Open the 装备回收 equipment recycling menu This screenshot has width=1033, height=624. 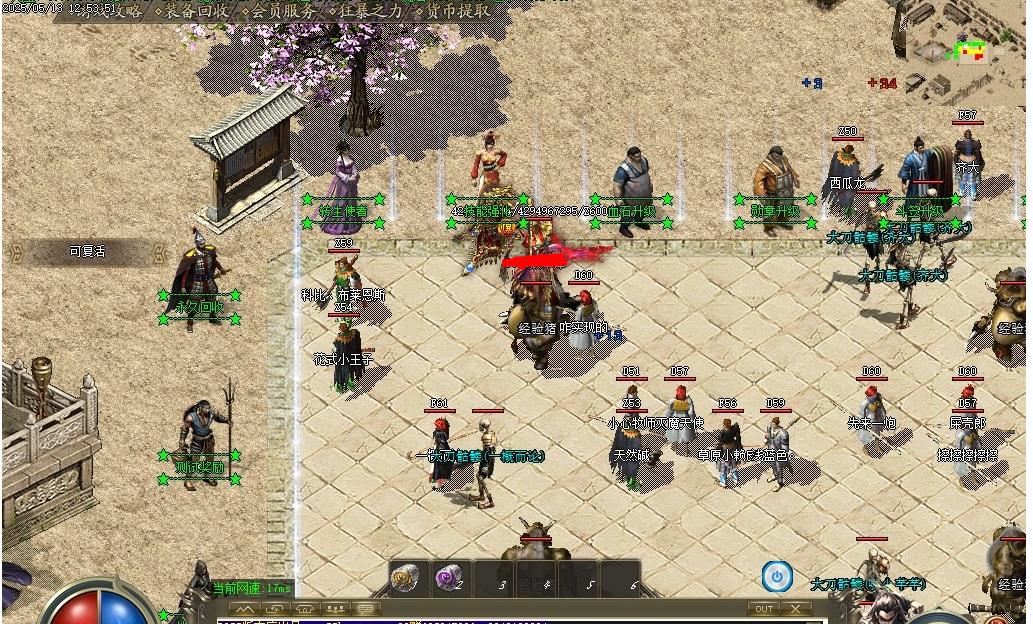(x=196, y=11)
